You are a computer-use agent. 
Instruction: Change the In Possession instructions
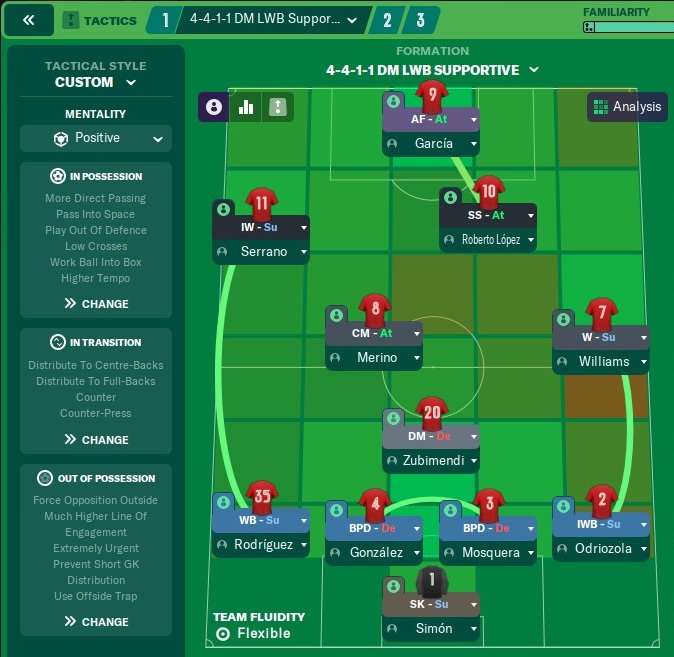(x=96, y=304)
